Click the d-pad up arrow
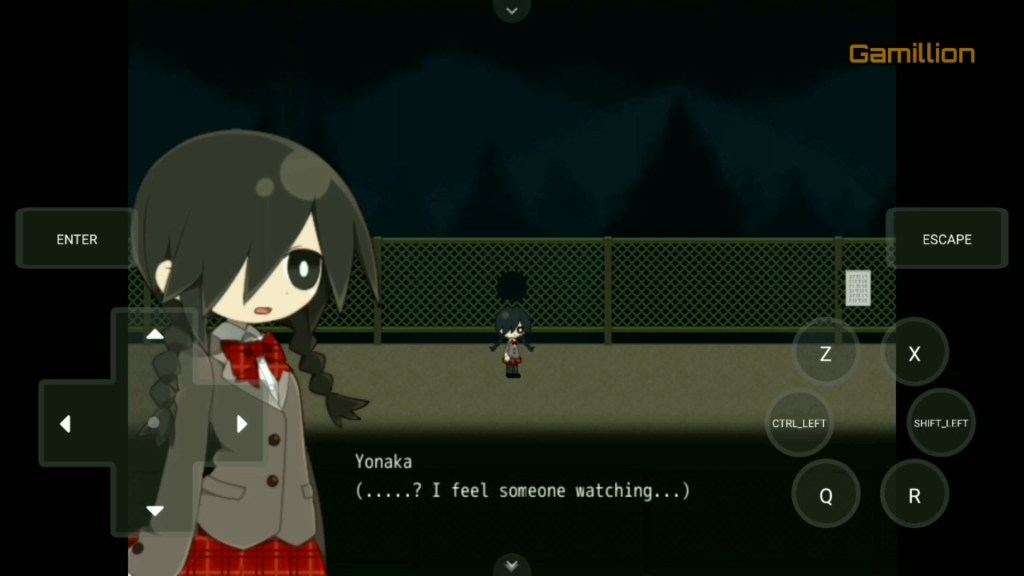 (155, 335)
